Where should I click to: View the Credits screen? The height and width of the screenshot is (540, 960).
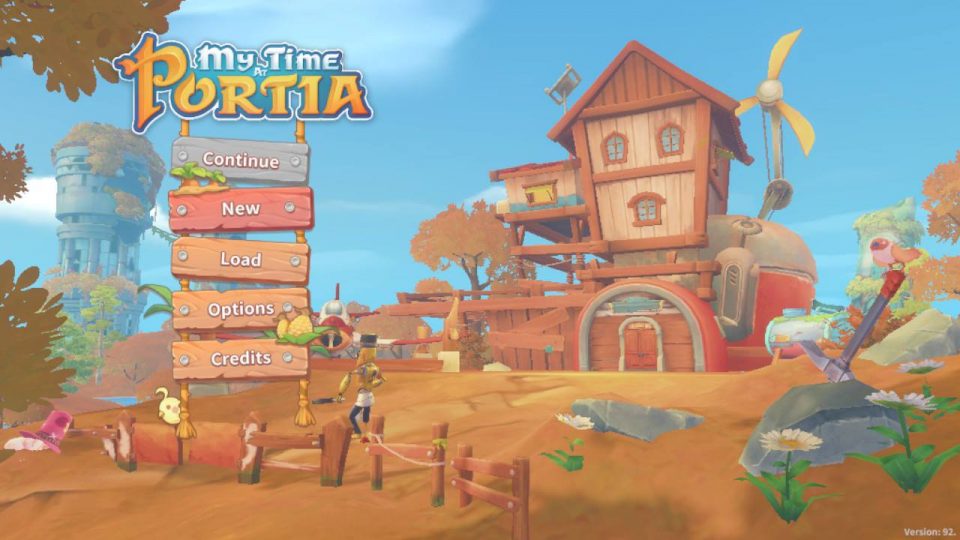(240, 358)
